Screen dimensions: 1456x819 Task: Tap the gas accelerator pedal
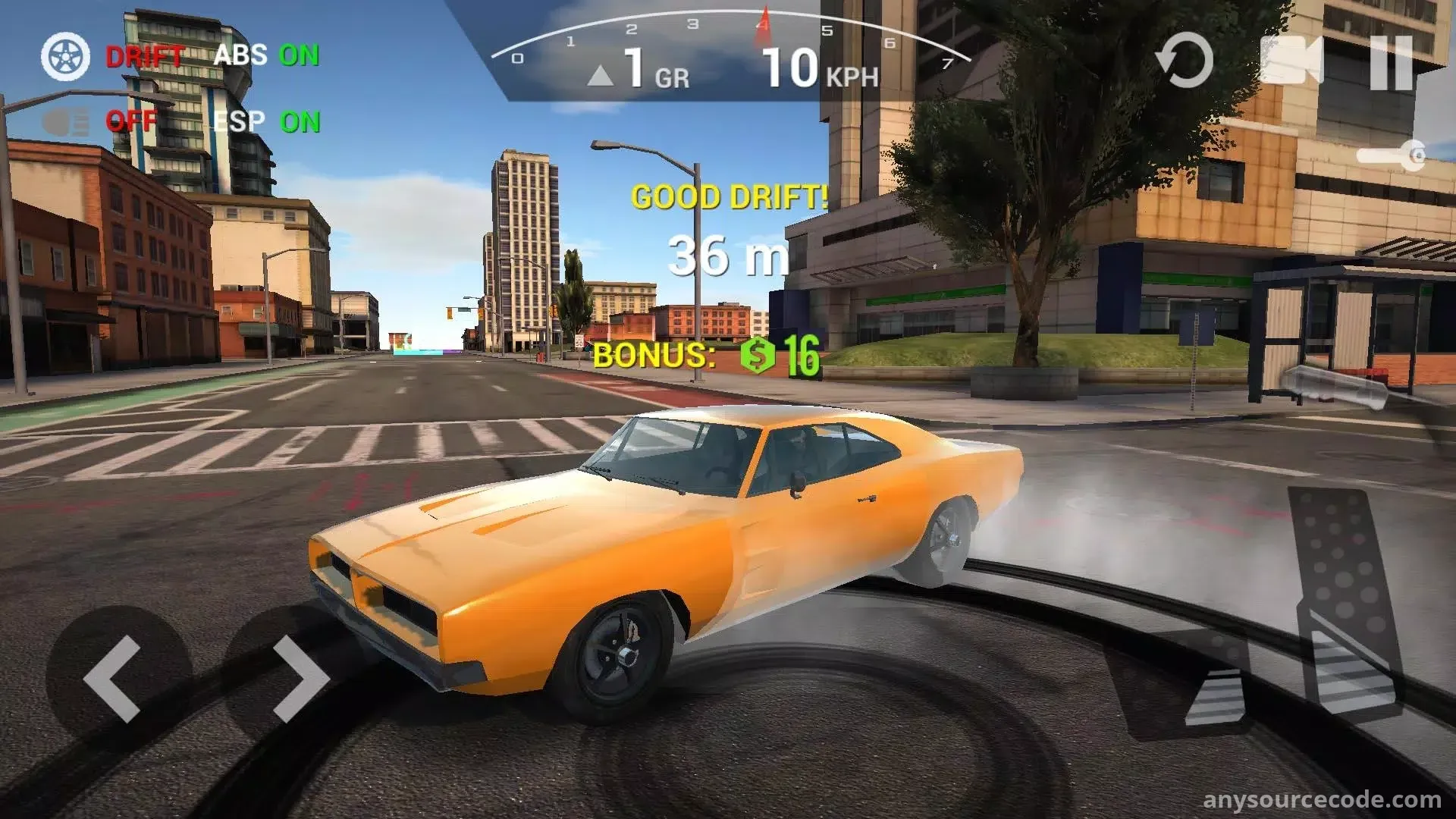(x=1344, y=599)
